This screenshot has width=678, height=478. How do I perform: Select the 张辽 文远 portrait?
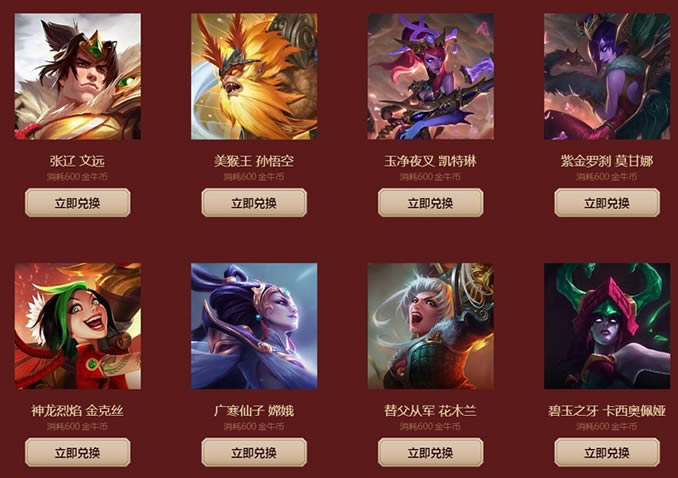(x=77, y=76)
